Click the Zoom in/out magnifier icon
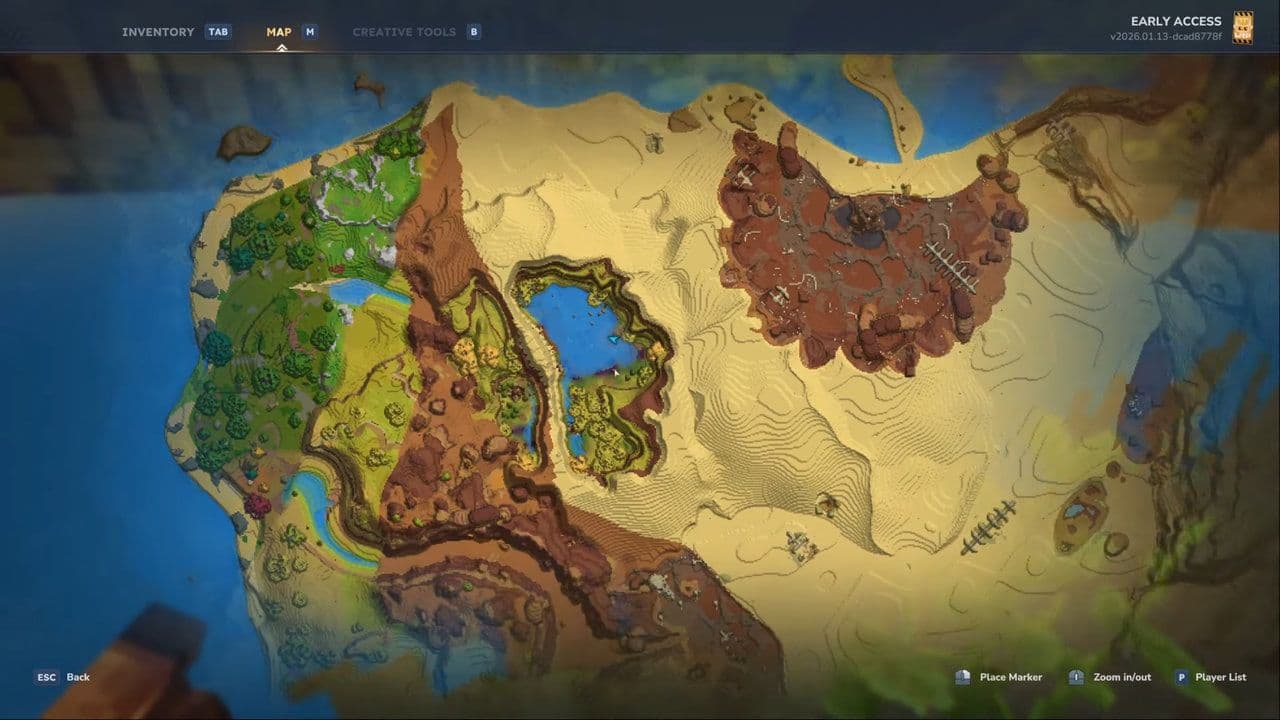 (1076, 677)
